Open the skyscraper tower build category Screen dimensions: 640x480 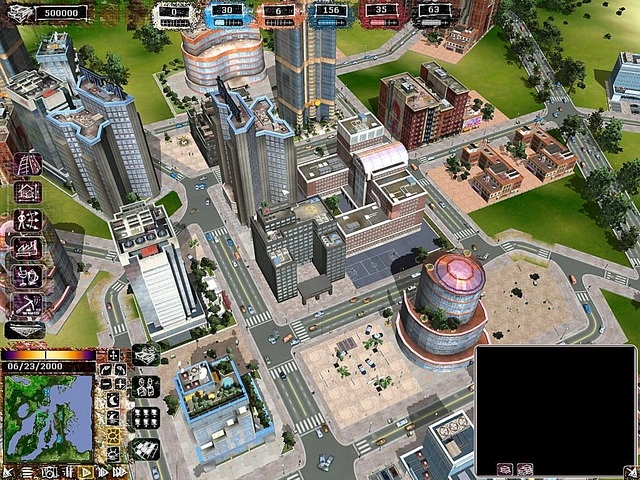point(27,162)
